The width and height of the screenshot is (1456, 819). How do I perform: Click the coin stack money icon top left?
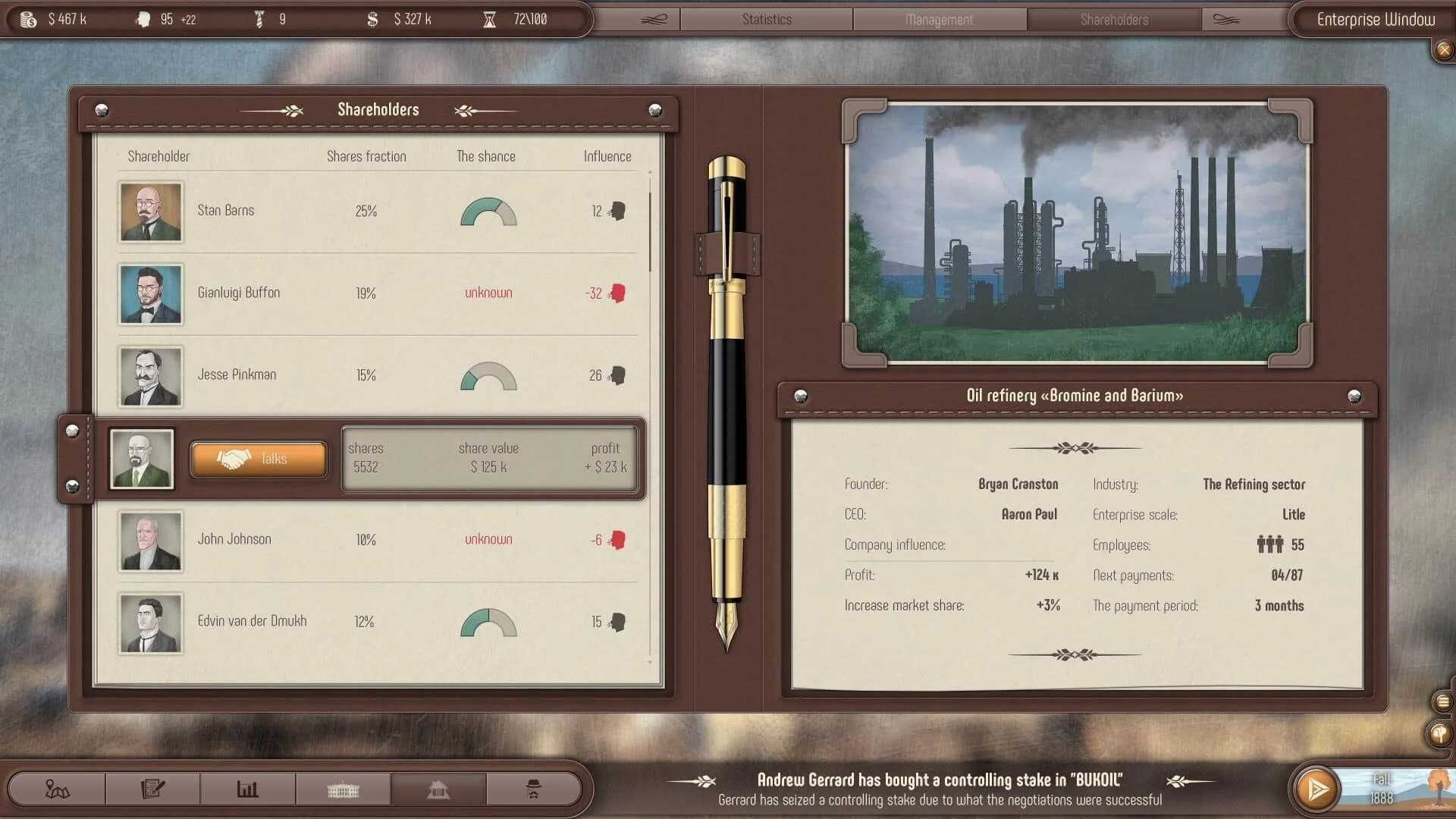tap(28, 19)
